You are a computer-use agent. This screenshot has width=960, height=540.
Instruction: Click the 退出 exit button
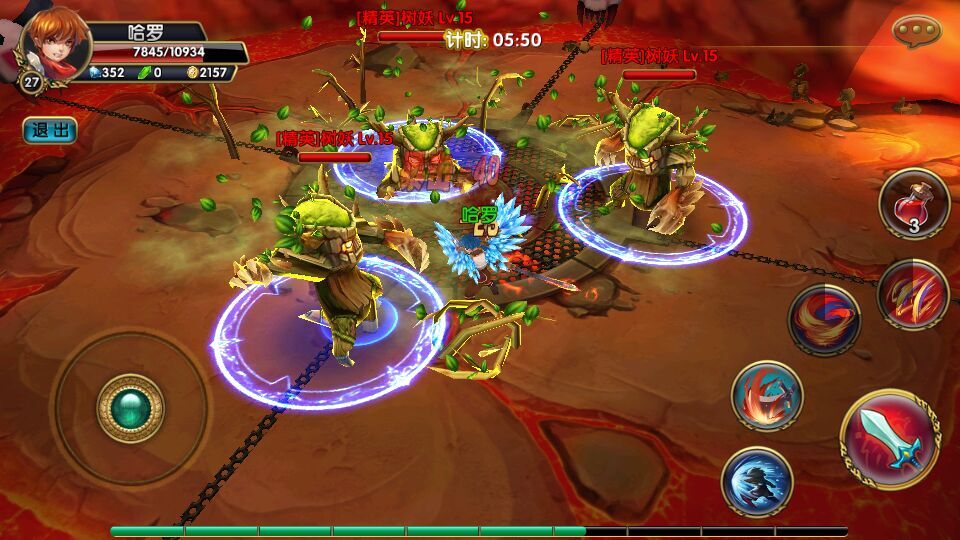click(50, 130)
